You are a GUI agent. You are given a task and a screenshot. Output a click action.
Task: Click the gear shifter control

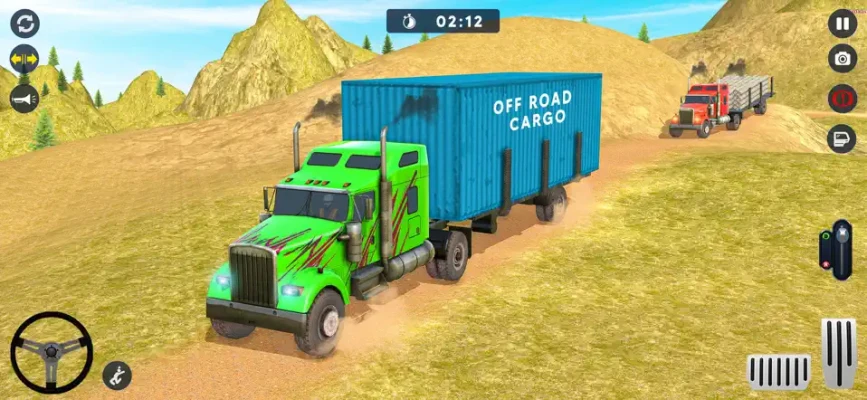pyautogui.click(x=828, y=248)
